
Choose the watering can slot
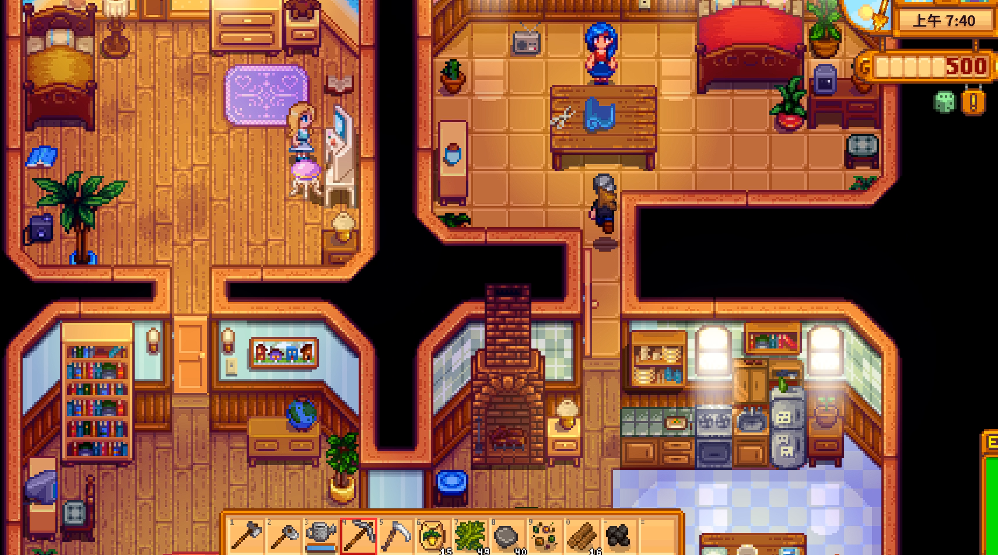click(x=321, y=536)
